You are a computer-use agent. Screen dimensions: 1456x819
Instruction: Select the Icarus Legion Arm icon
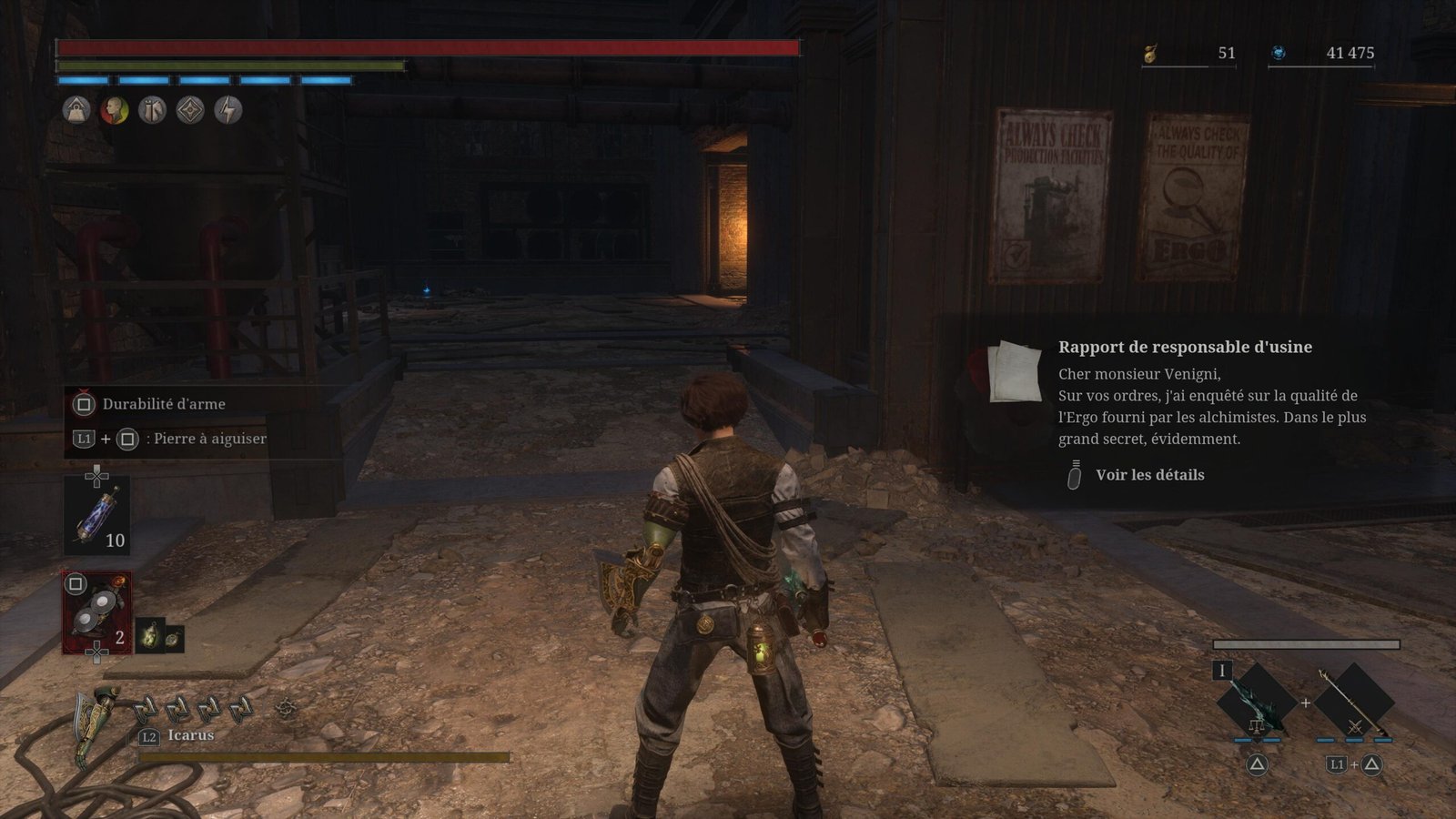tap(96, 725)
